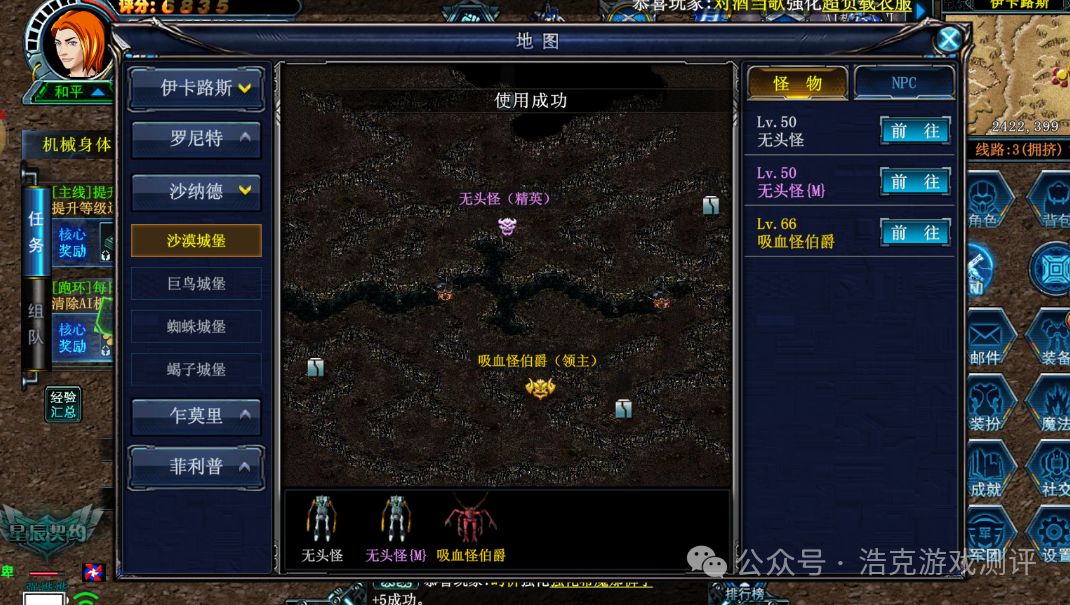Image resolution: width=1070 pixels, height=605 pixels.
Task: Select the 无头怪 elite marker on the map
Action: (x=507, y=227)
